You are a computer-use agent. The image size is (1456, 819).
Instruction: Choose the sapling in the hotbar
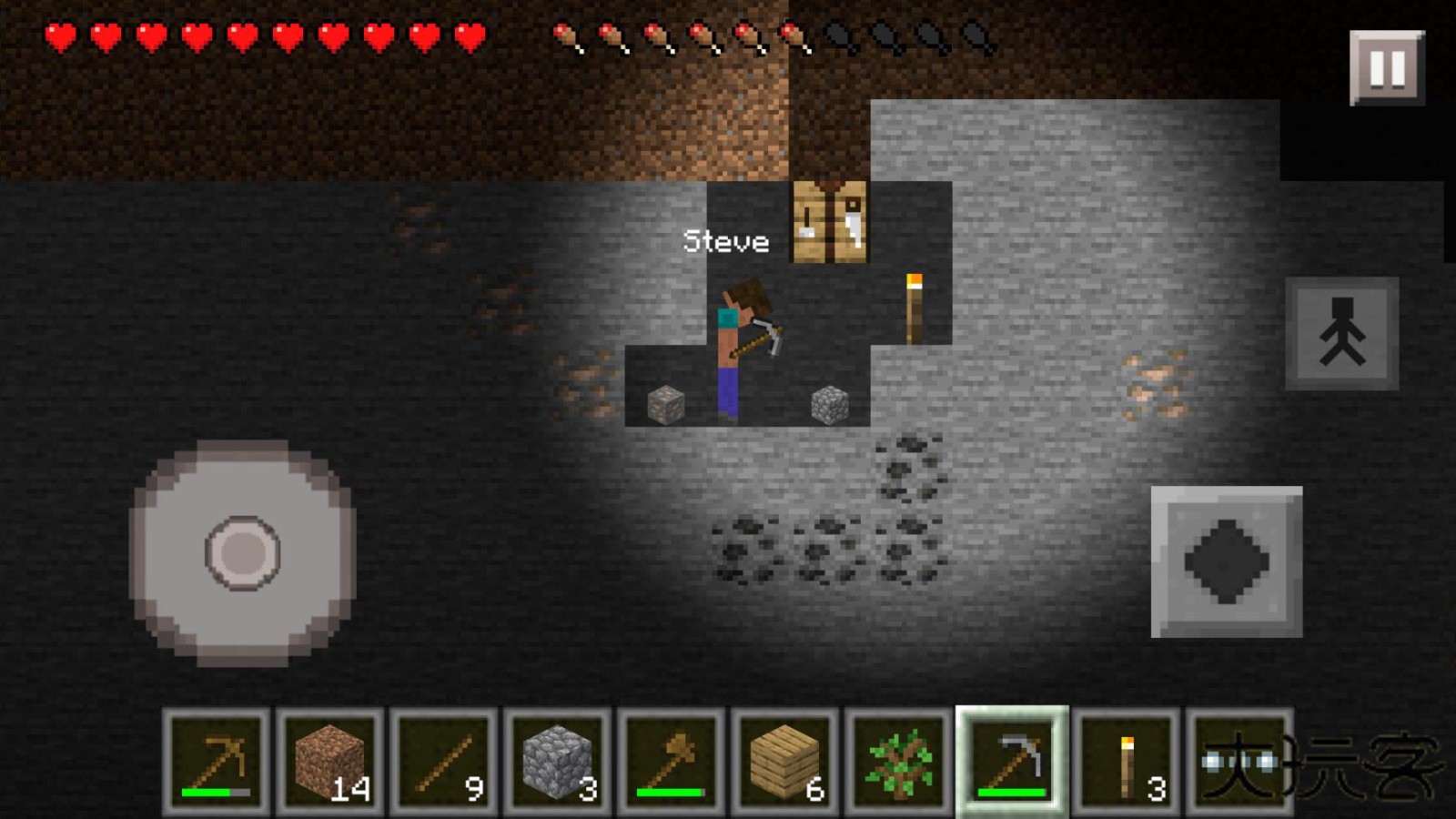[x=899, y=762]
